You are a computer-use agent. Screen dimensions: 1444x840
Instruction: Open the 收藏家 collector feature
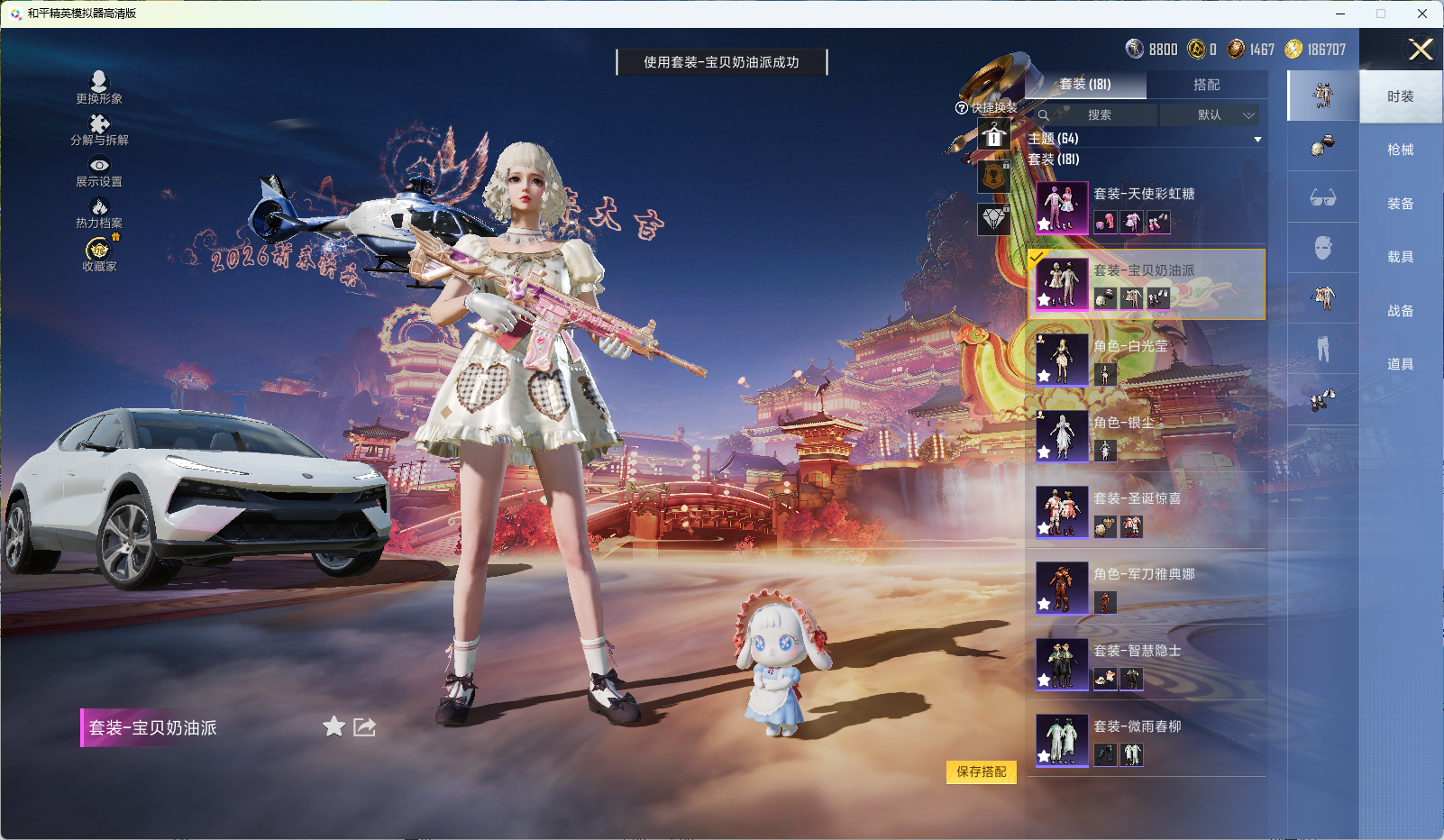tap(100, 257)
